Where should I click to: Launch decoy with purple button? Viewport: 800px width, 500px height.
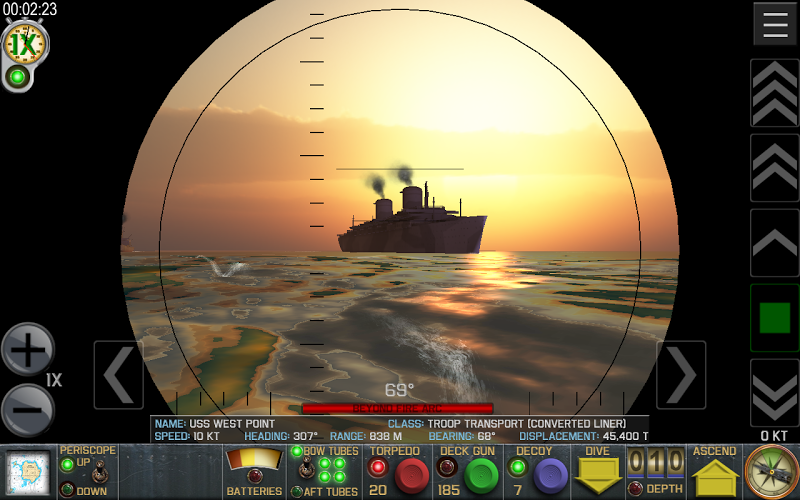click(549, 476)
